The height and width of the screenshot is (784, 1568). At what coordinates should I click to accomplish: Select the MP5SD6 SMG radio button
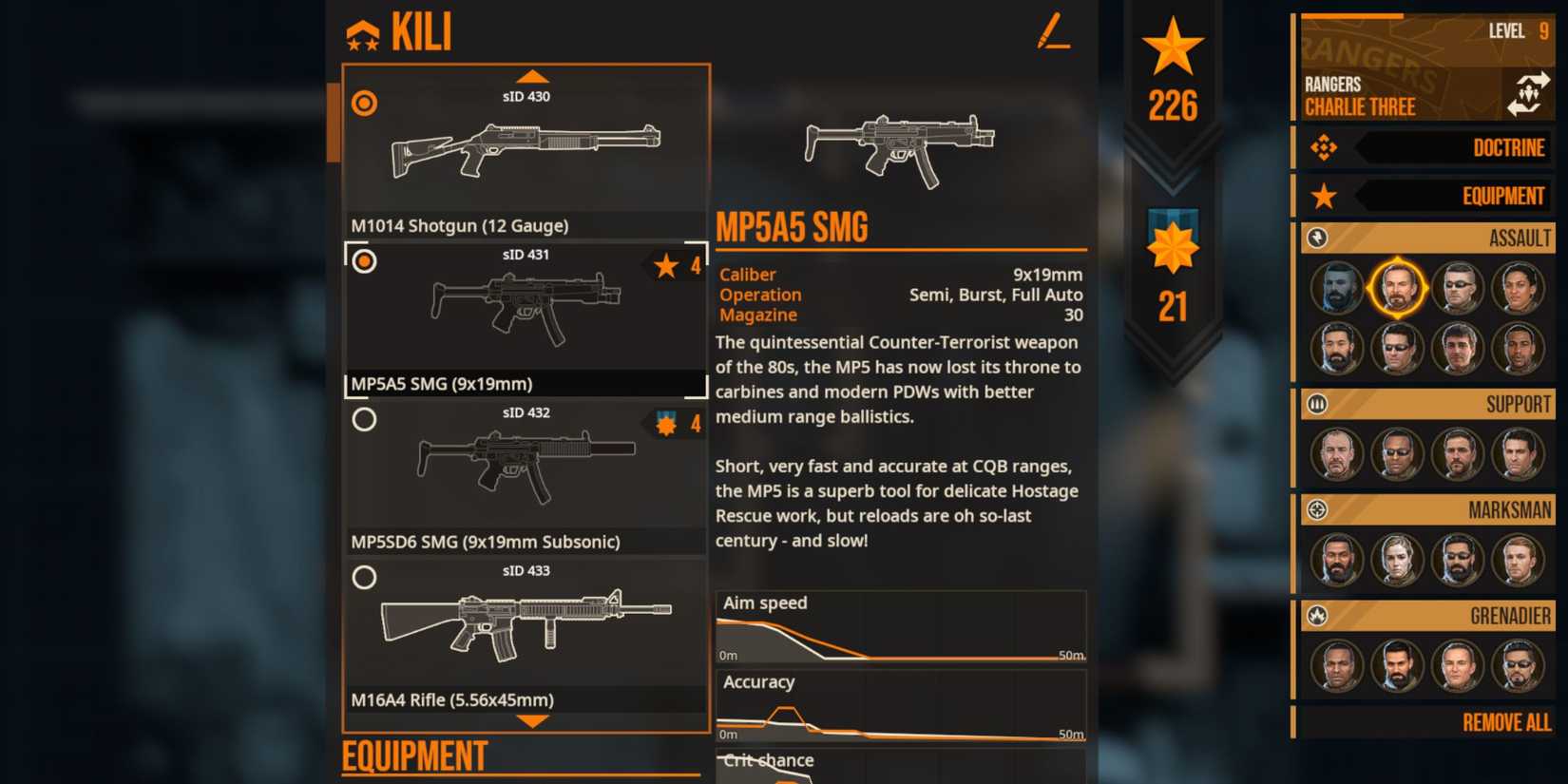(364, 419)
